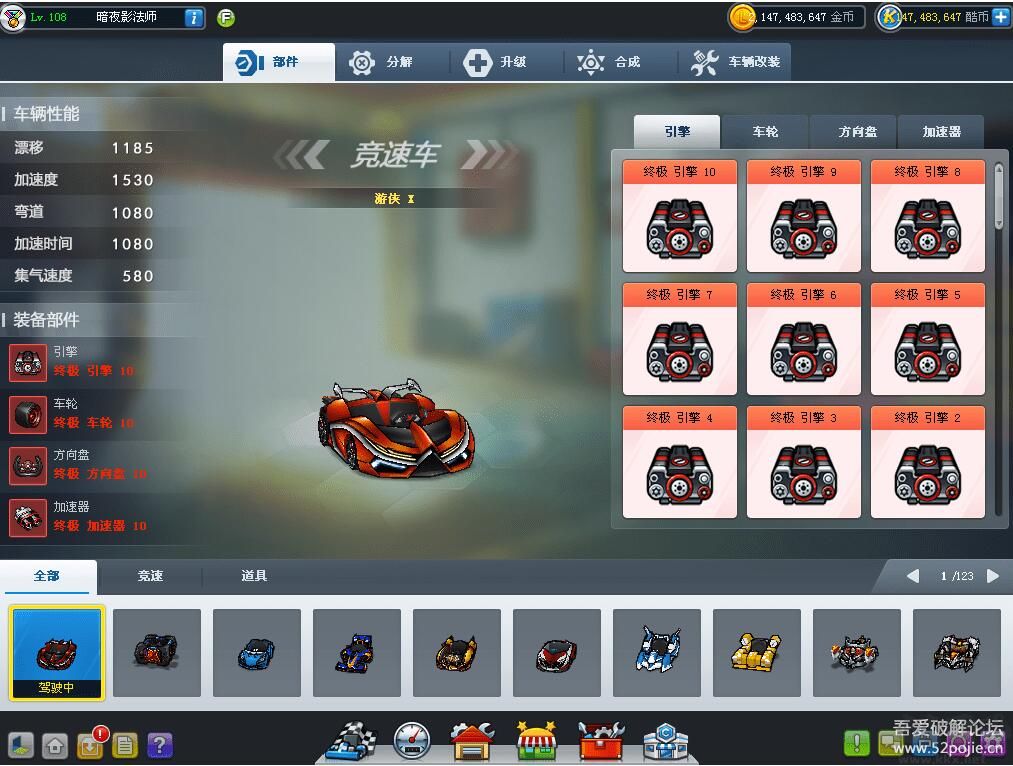
Task: Open the player info button beside the name
Action: [x=194, y=18]
